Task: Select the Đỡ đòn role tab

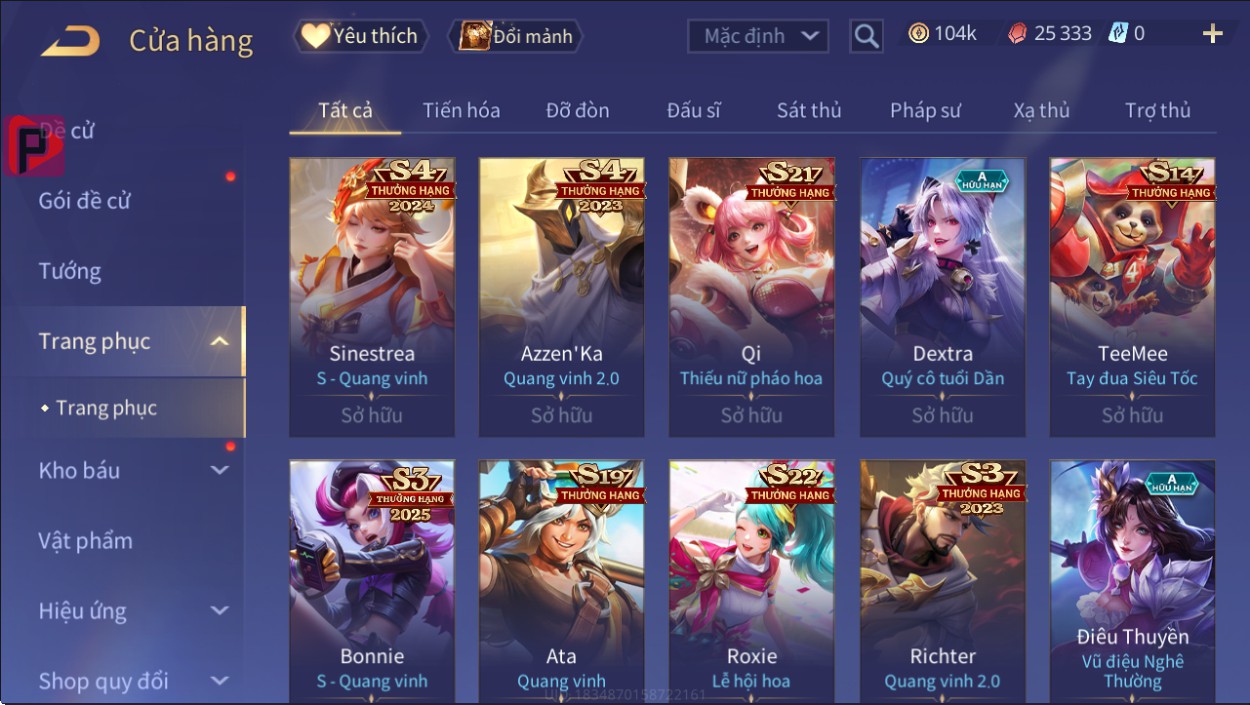Action: click(577, 111)
